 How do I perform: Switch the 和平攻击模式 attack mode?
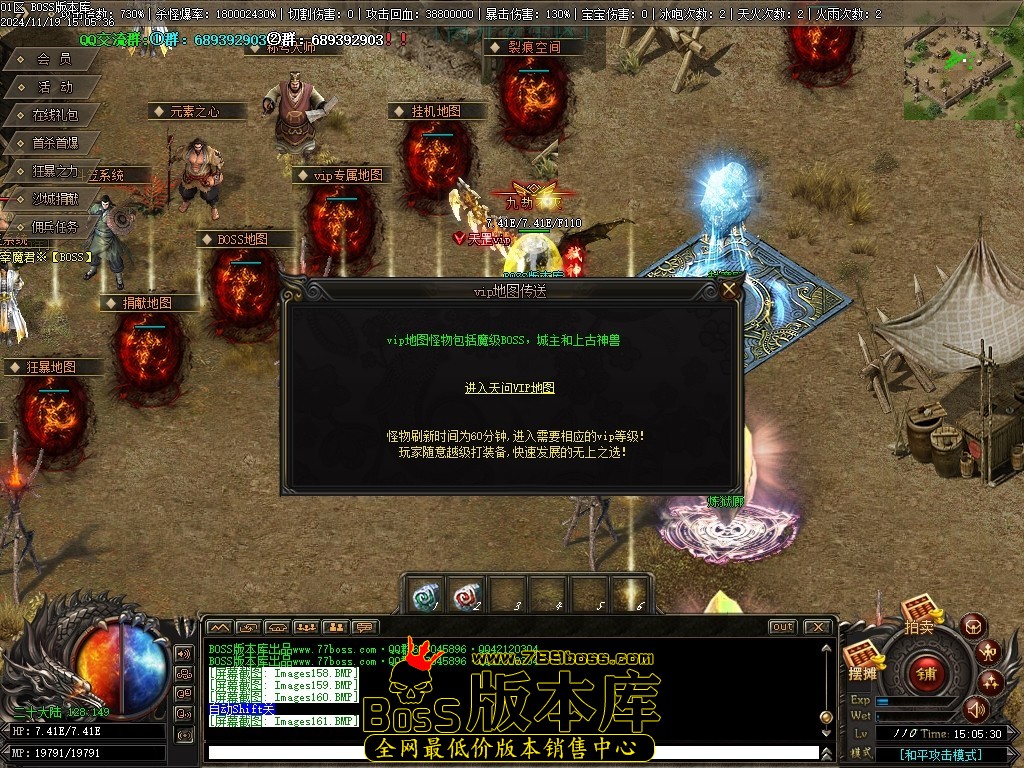(x=940, y=755)
